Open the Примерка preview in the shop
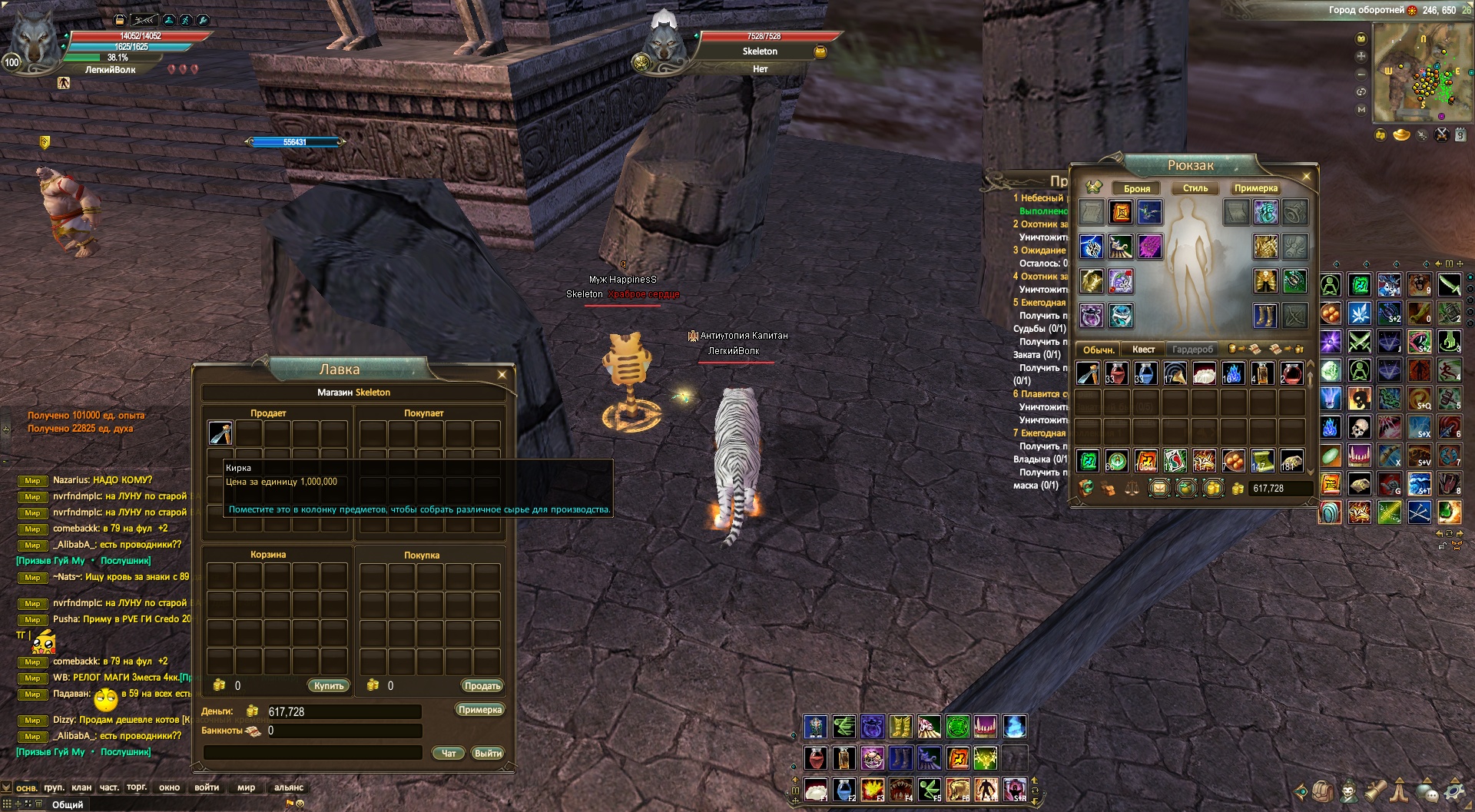1475x812 pixels. click(x=479, y=709)
